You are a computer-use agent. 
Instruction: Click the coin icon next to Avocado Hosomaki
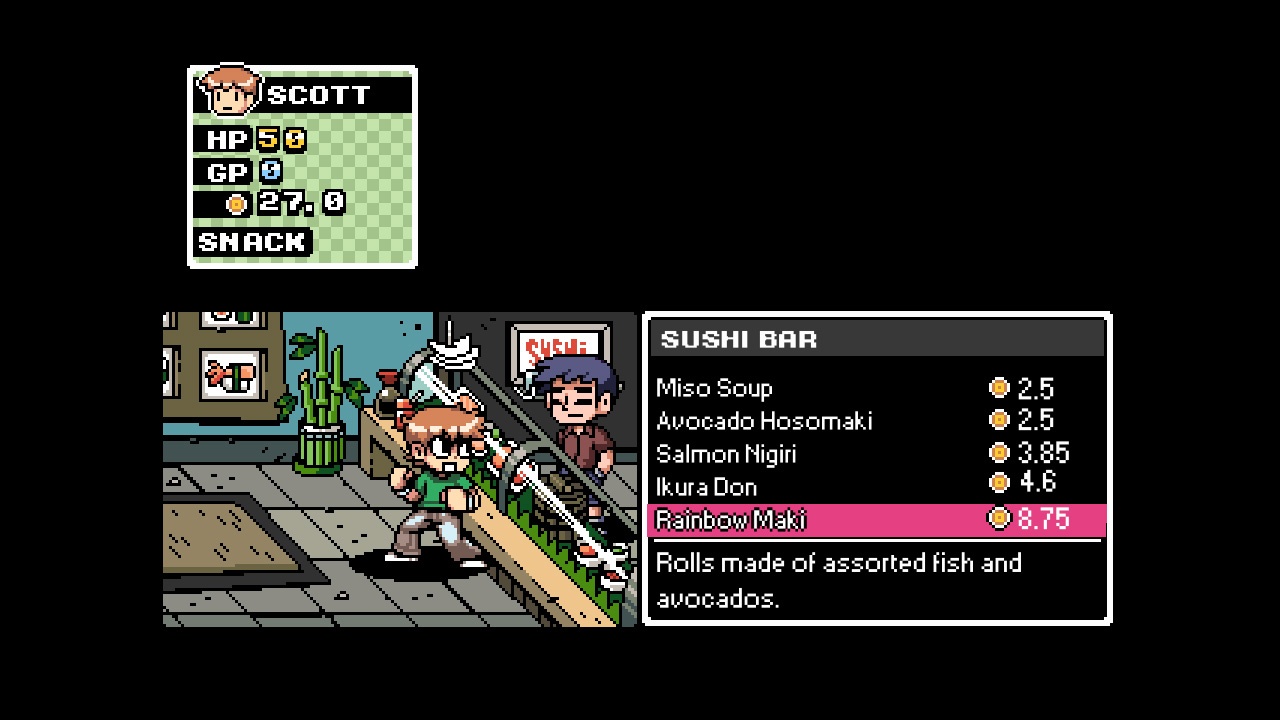(997, 421)
